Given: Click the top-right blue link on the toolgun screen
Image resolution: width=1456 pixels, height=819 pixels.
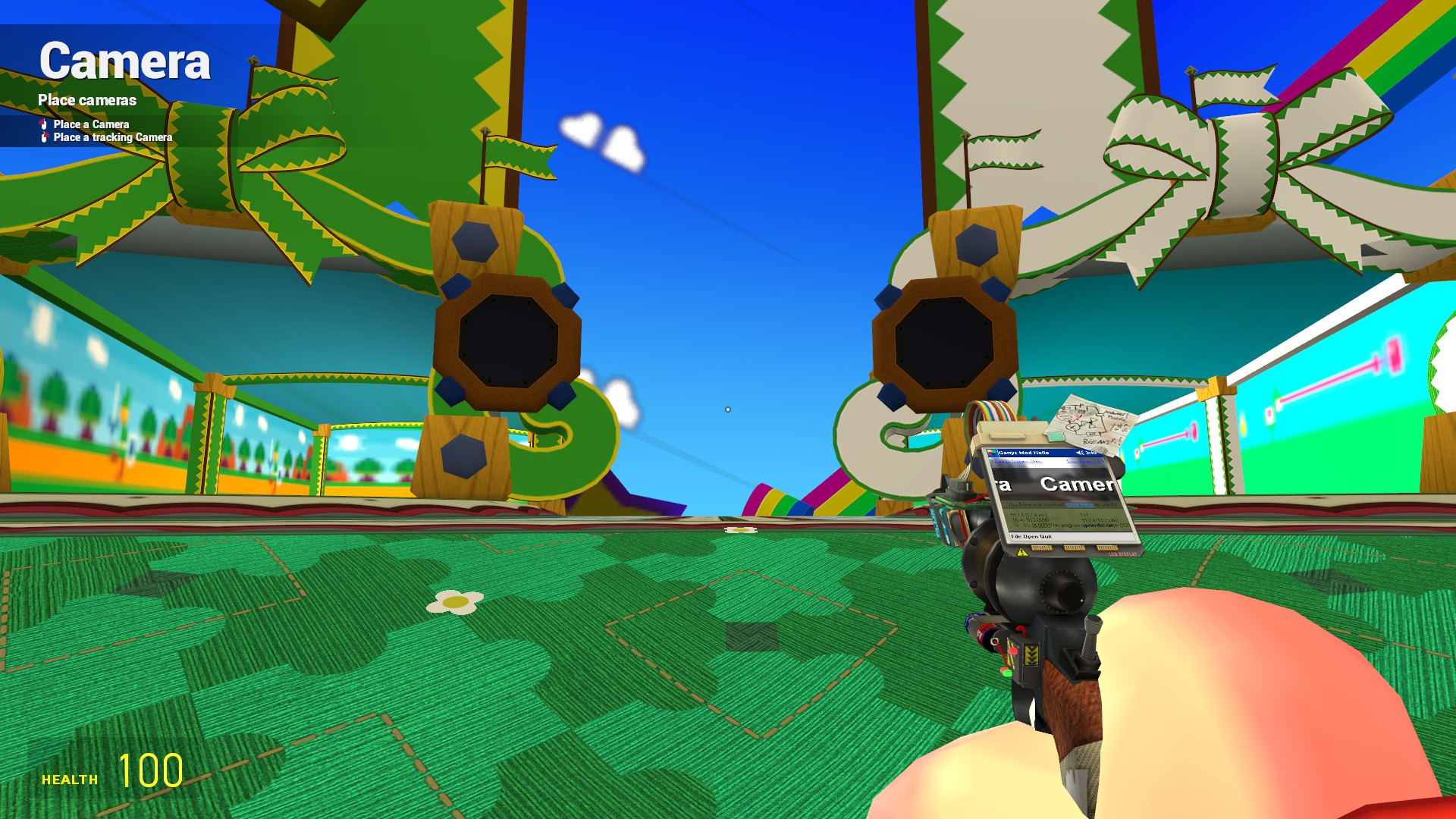Looking at the screenshot, I should (x=1084, y=461).
